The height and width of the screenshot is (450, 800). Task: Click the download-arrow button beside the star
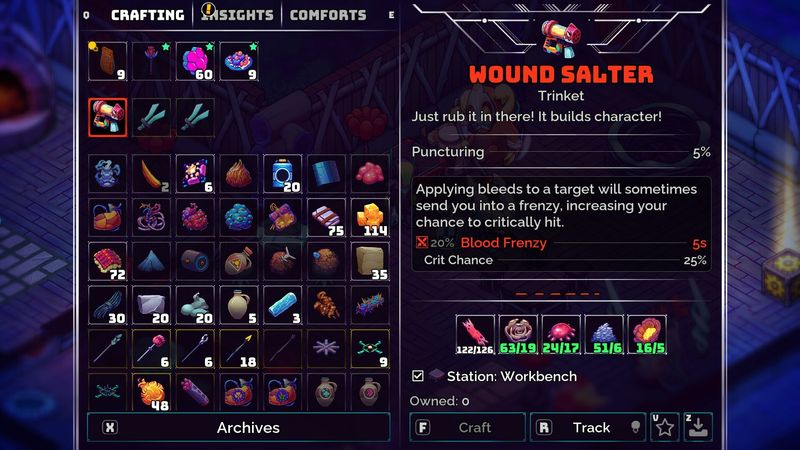[x=699, y=427]
